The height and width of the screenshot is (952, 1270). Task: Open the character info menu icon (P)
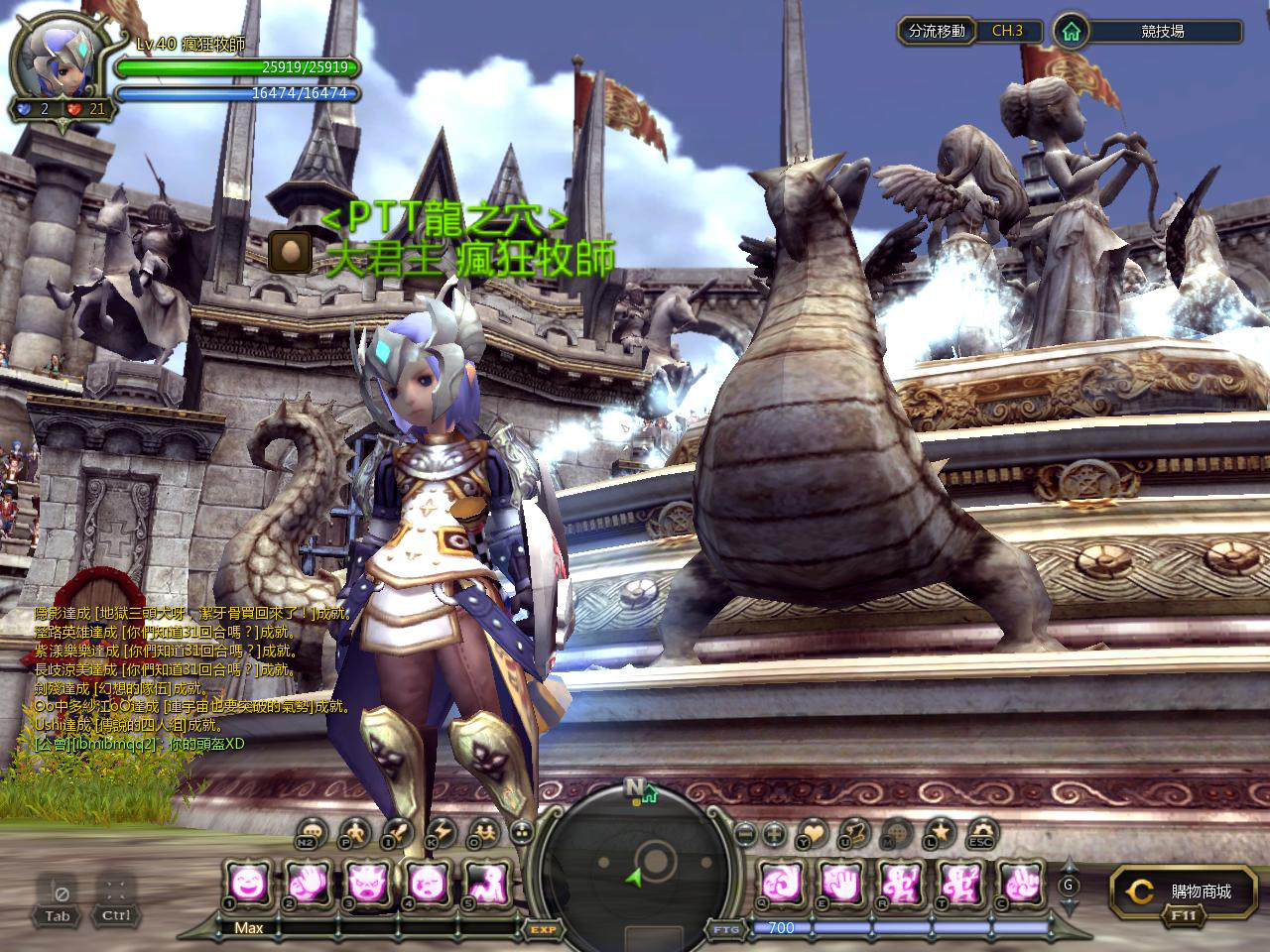click(354, 832)
